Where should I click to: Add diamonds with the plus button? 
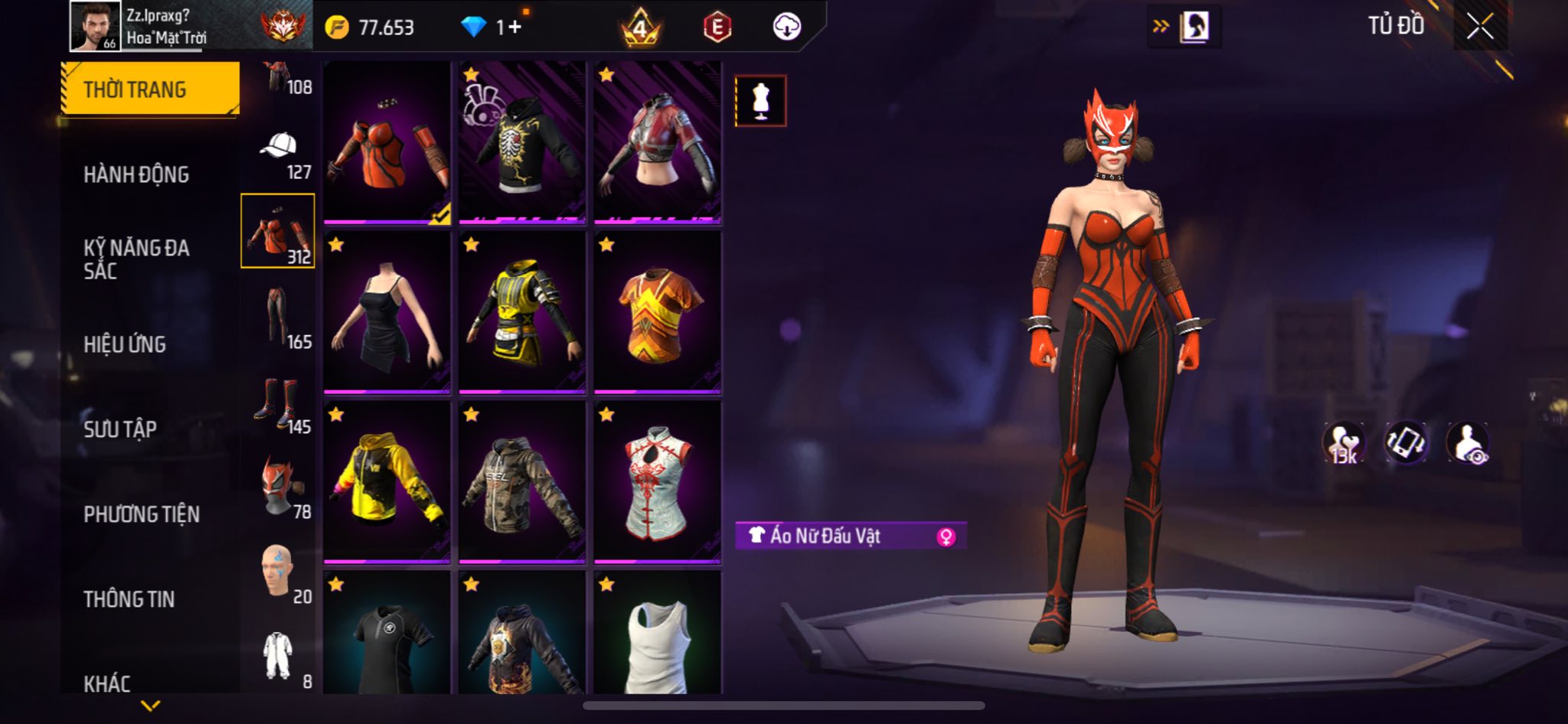(514, 28)
